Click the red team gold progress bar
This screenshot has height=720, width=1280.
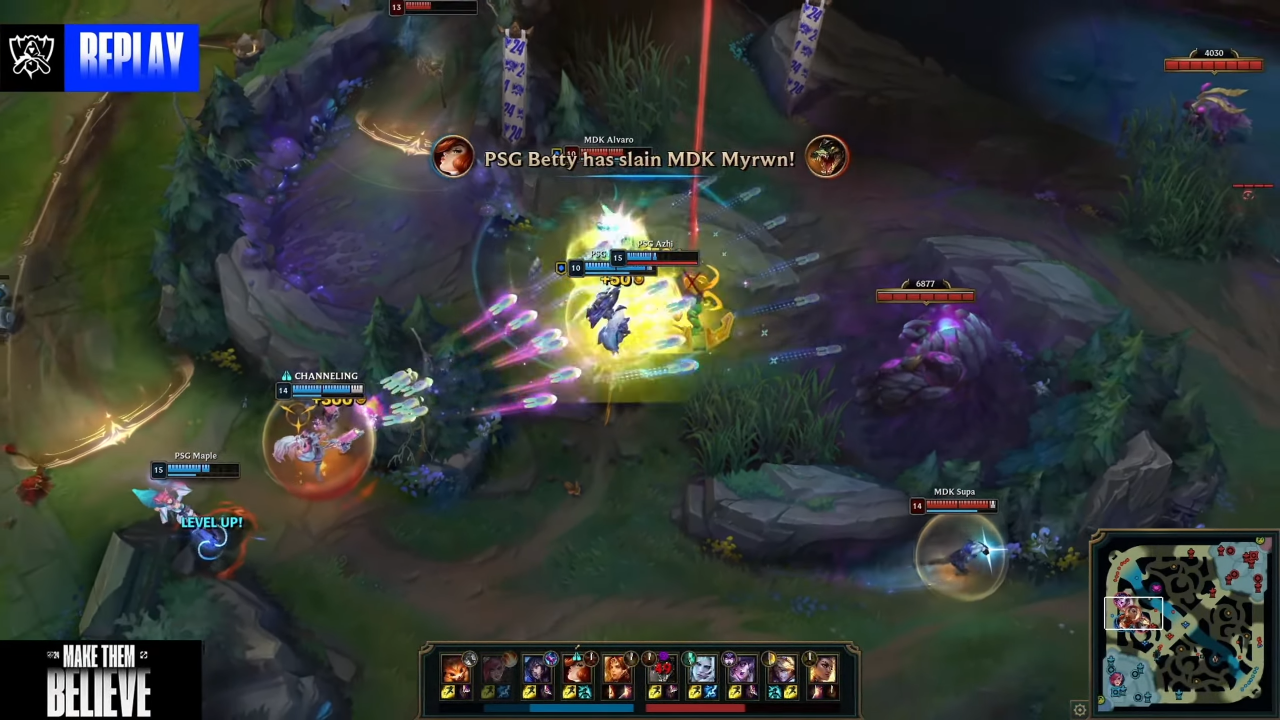[695, 708]
